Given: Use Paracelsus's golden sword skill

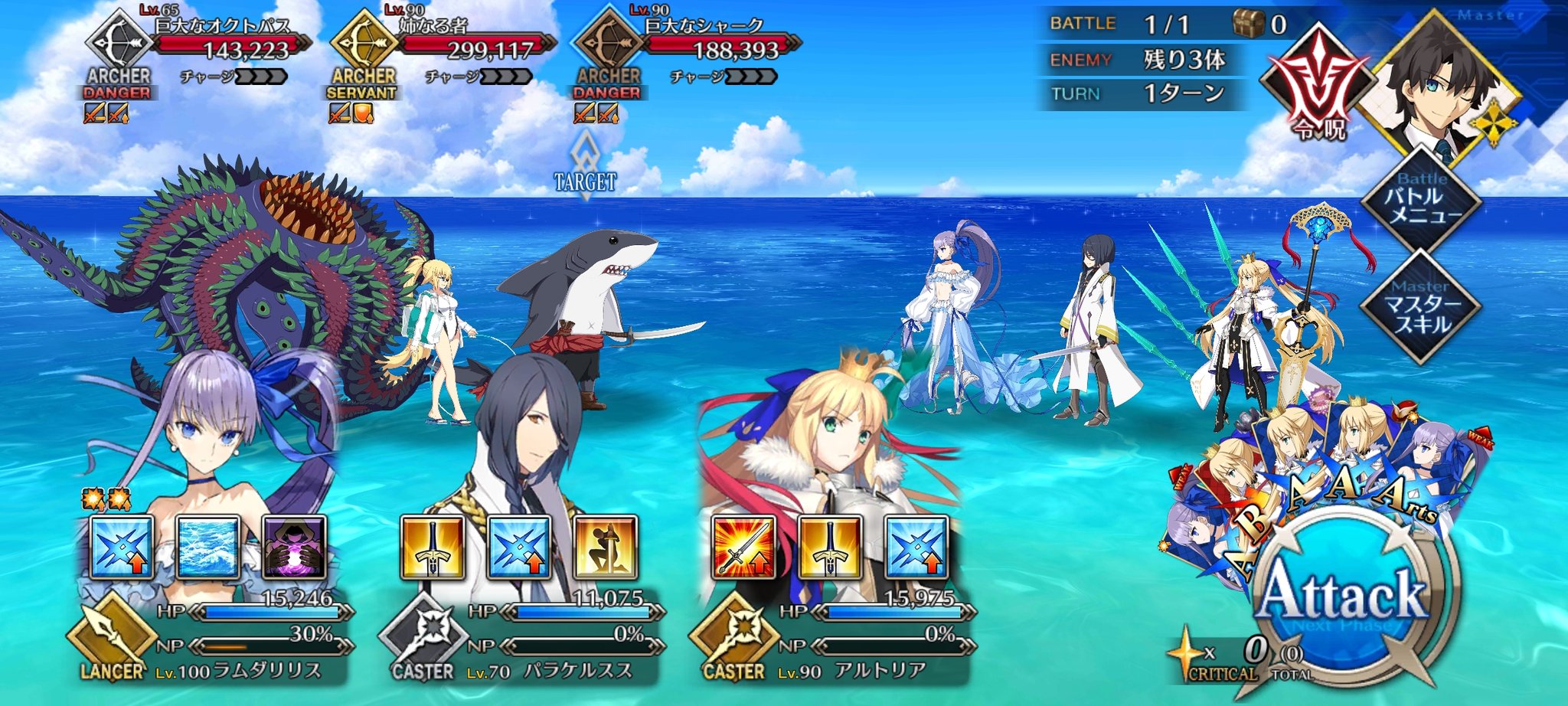Looking at the screenshot, I should [x=433, y=547].
